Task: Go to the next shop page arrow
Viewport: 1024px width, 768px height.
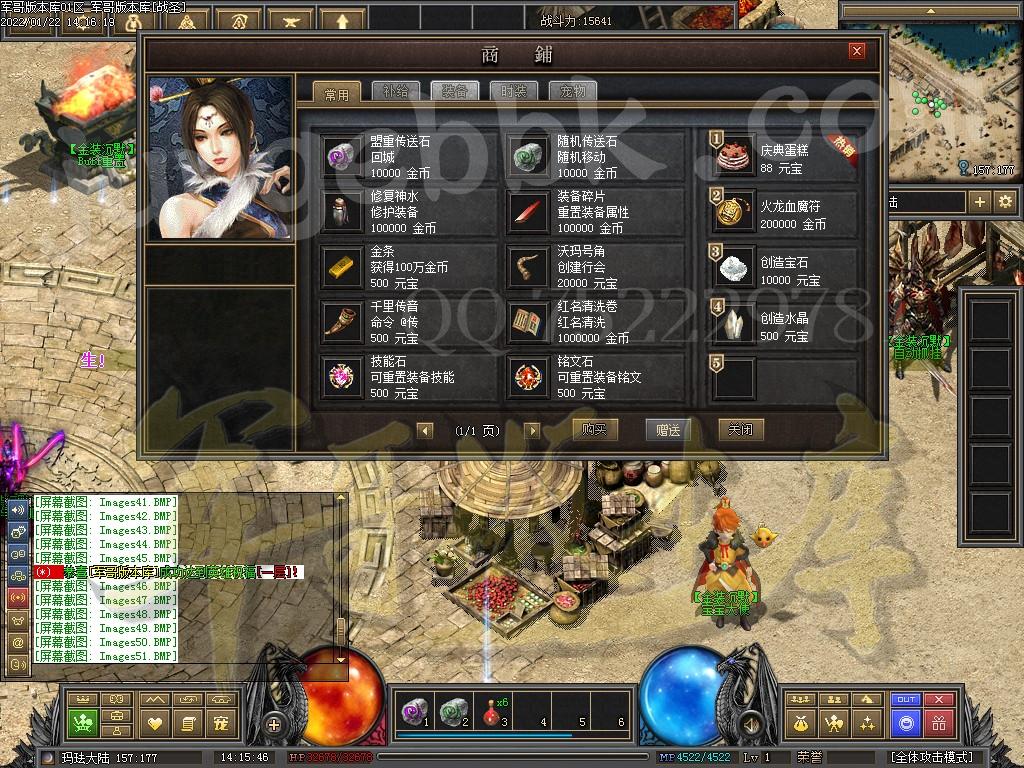Action: point(532,431)
